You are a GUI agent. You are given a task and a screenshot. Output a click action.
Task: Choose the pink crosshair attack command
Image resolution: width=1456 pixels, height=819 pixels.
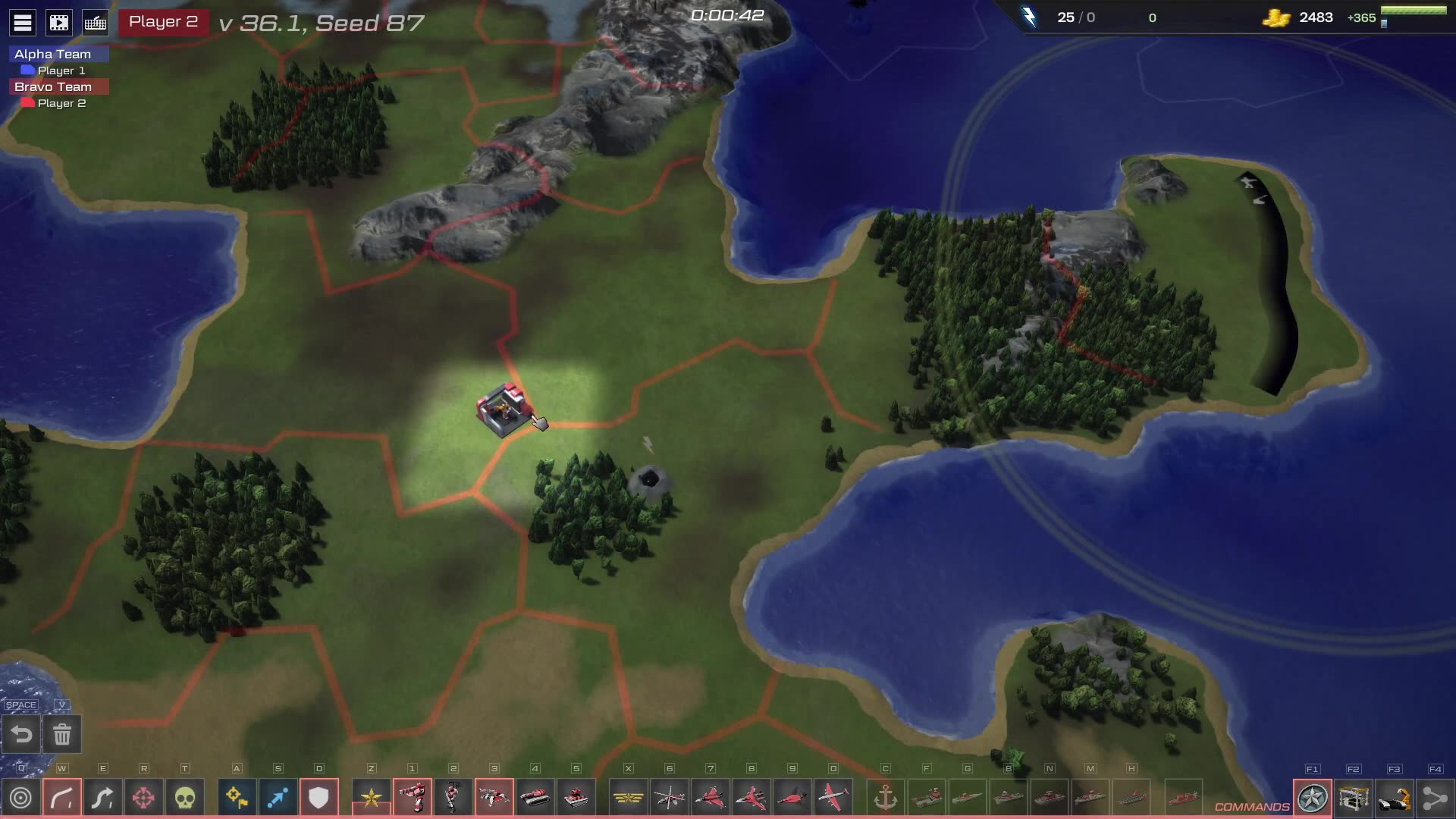pos(144,798)
